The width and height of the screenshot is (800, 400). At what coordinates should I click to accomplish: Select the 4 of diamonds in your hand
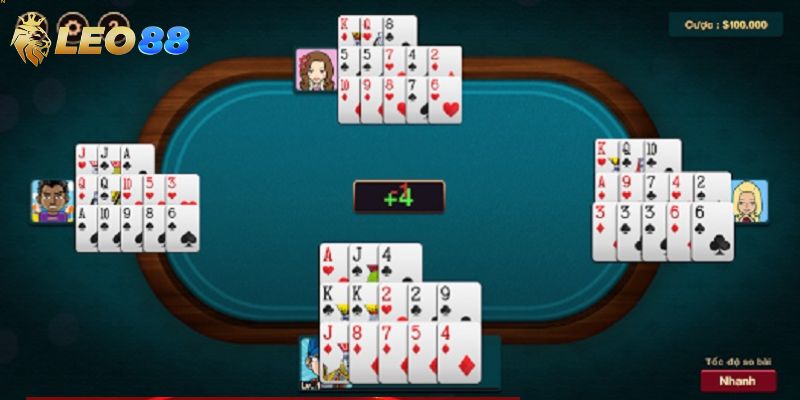pos(459,350)
